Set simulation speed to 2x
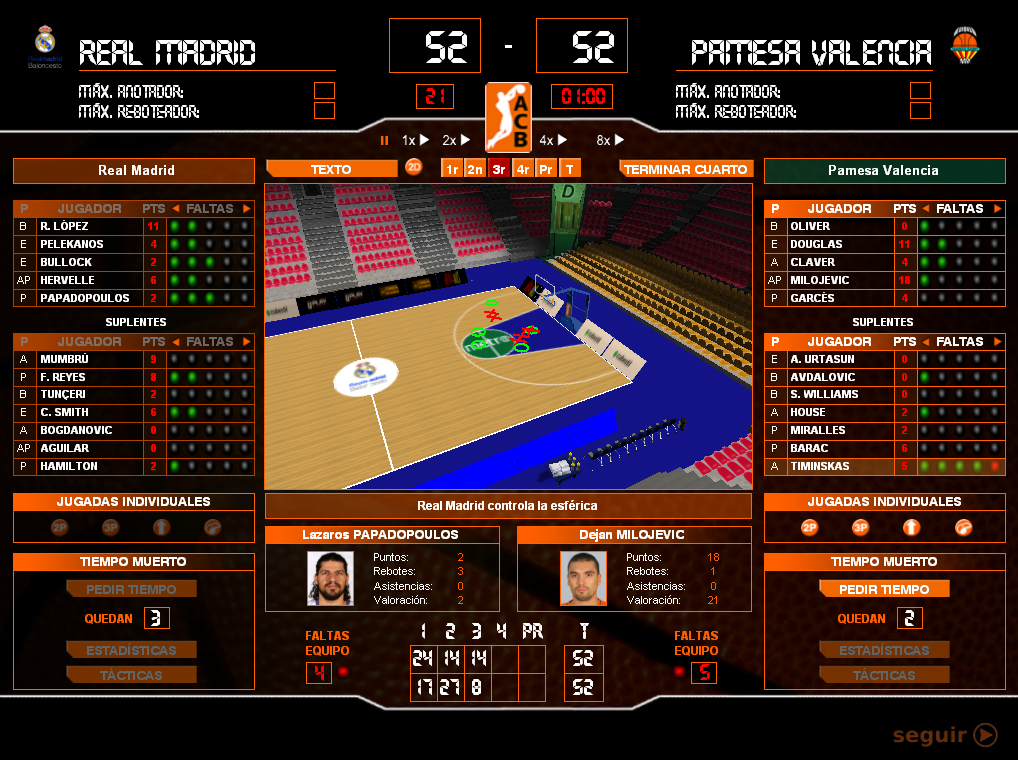Image resolution: width=1018 pixels, height=760 pixels. [x=456, y=141]
